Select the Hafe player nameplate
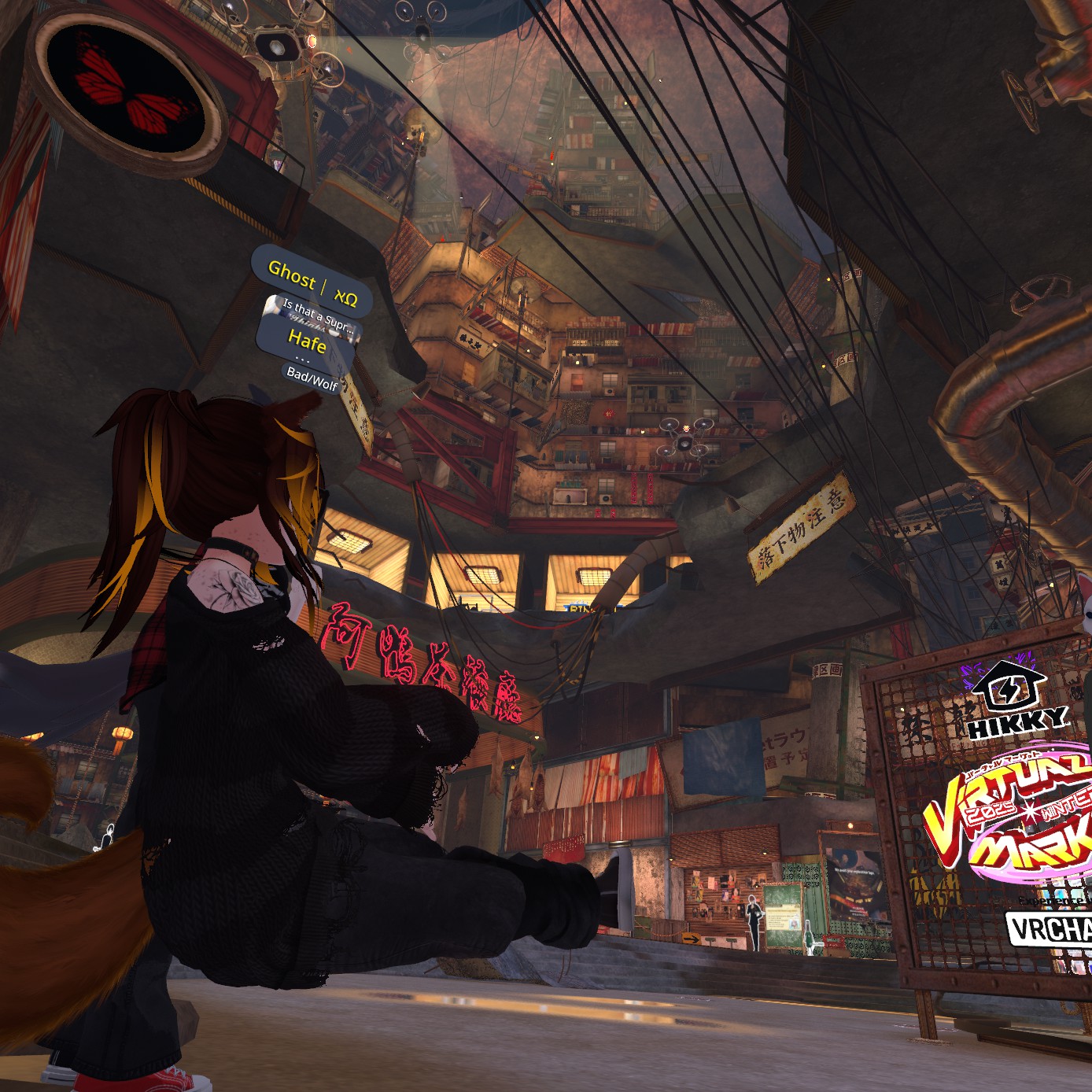 (307, 341)
